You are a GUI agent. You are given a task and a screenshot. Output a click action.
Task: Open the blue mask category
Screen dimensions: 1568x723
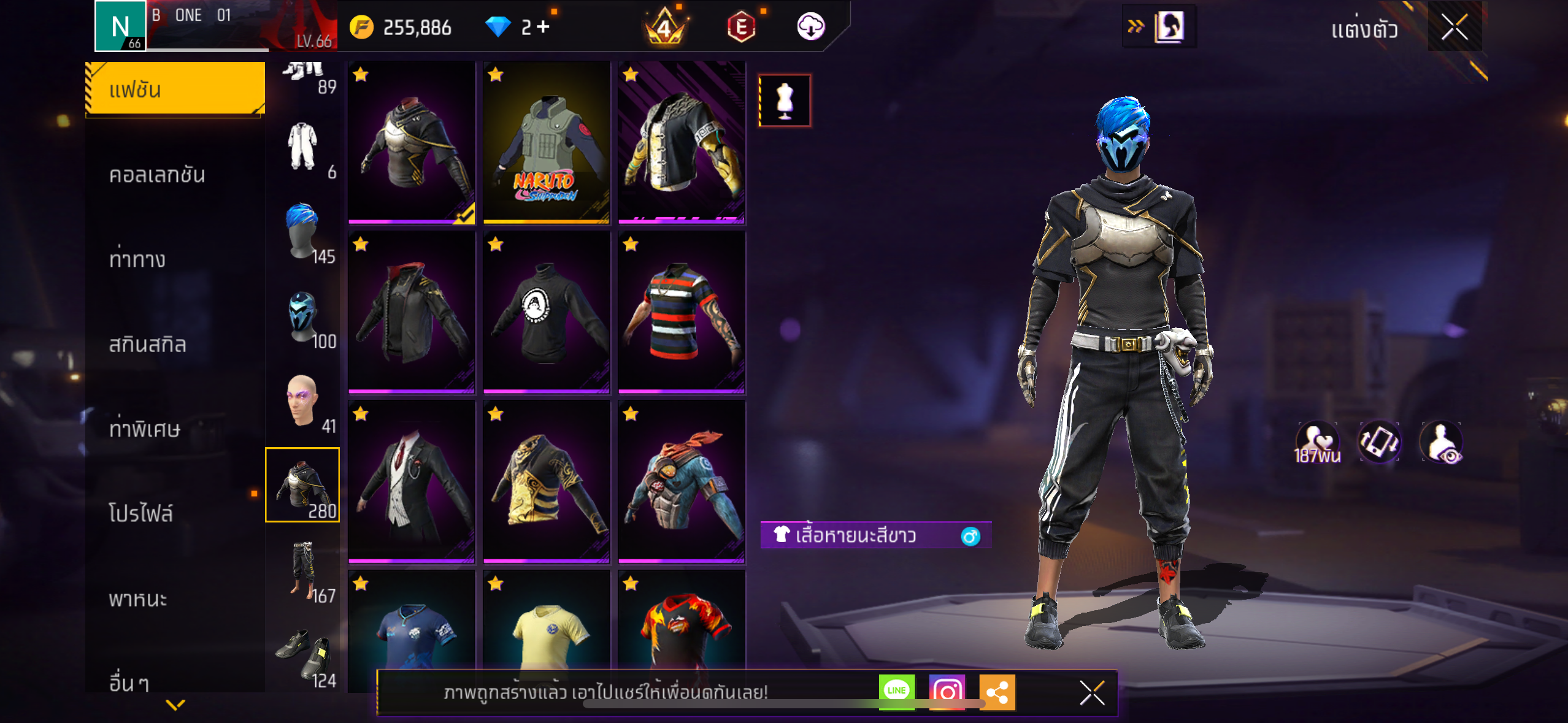[302, 317]
